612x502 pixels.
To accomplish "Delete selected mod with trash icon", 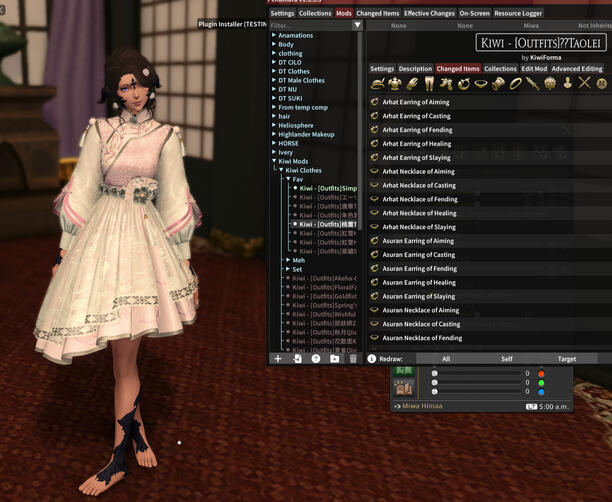I will tap(353, 358).
